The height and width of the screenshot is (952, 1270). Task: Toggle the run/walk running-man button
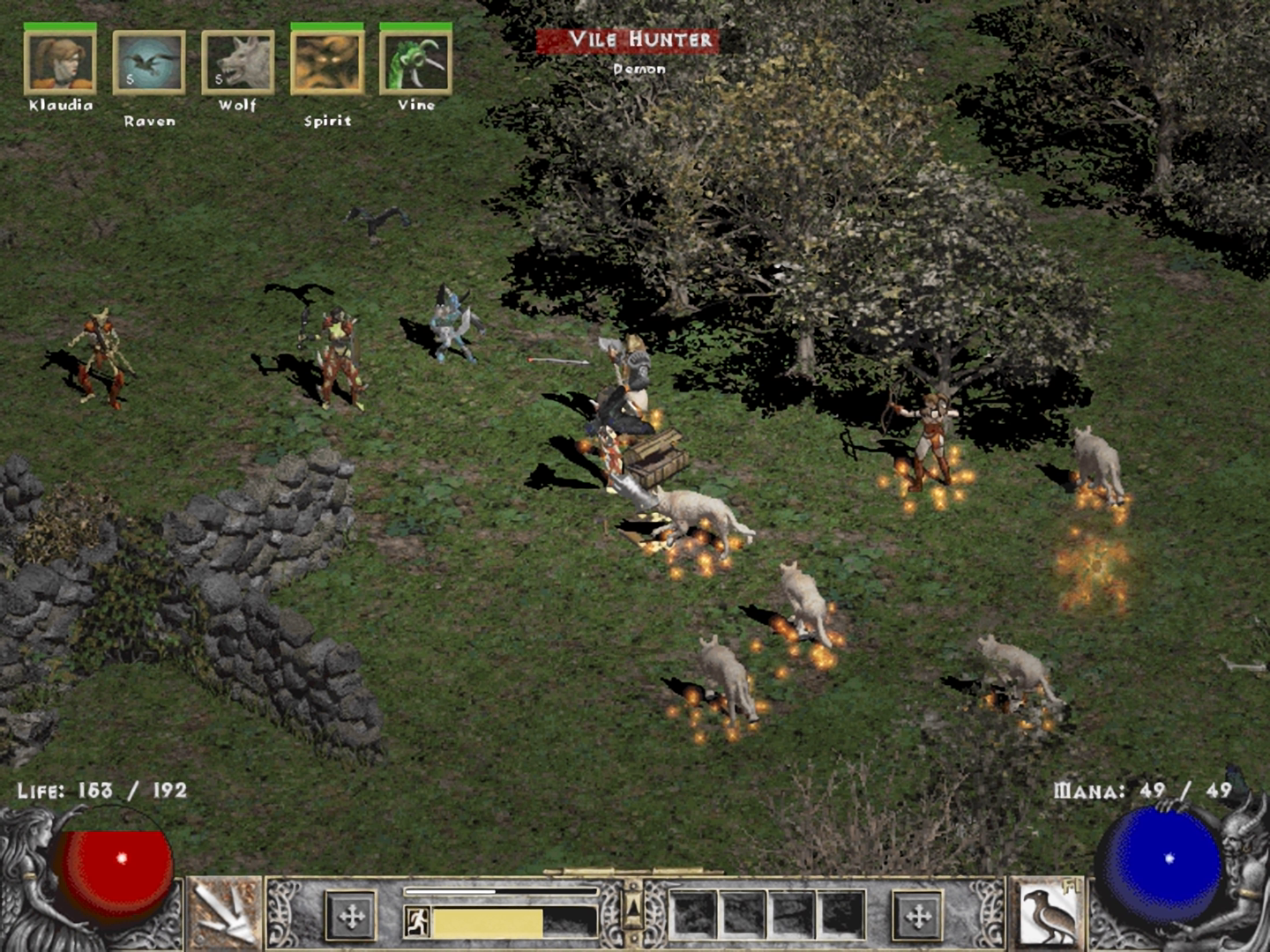pyautogui.click(x=417, y=922)
